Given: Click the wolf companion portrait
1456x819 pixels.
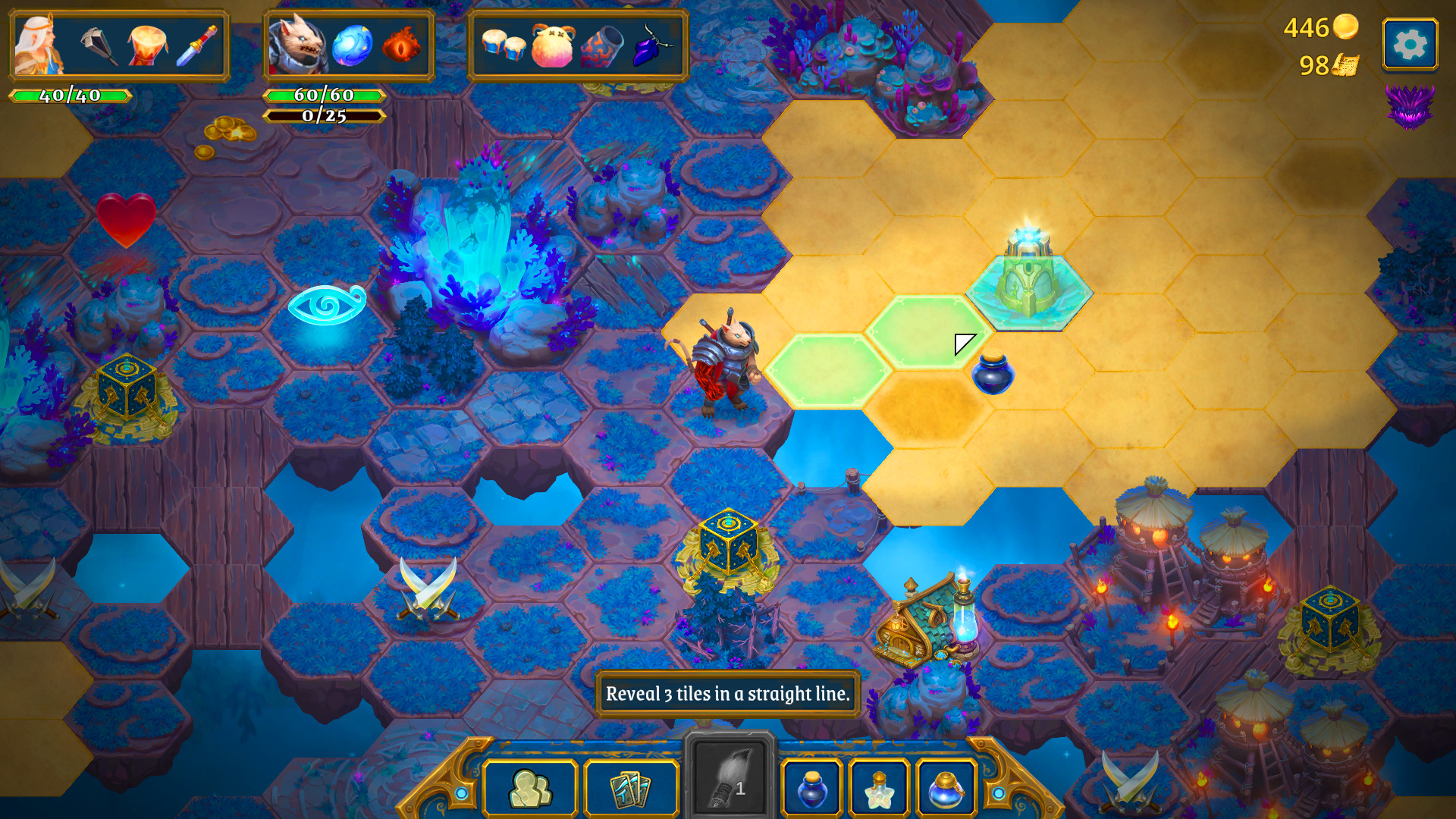Looking at the screenshot, I should pyautogui.click(x=297, y=44).
